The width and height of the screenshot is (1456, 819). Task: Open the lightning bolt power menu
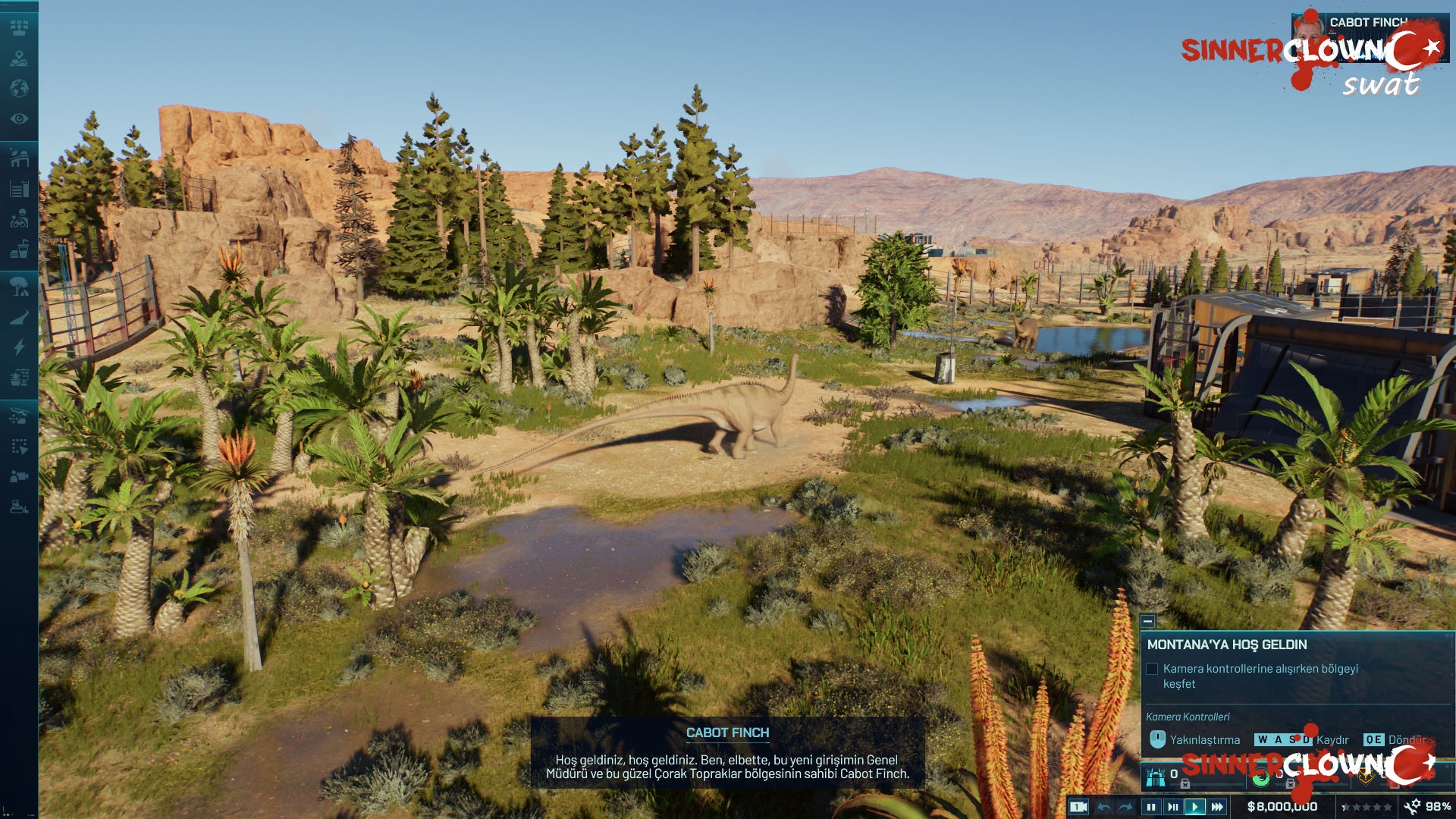pos(19,347)
